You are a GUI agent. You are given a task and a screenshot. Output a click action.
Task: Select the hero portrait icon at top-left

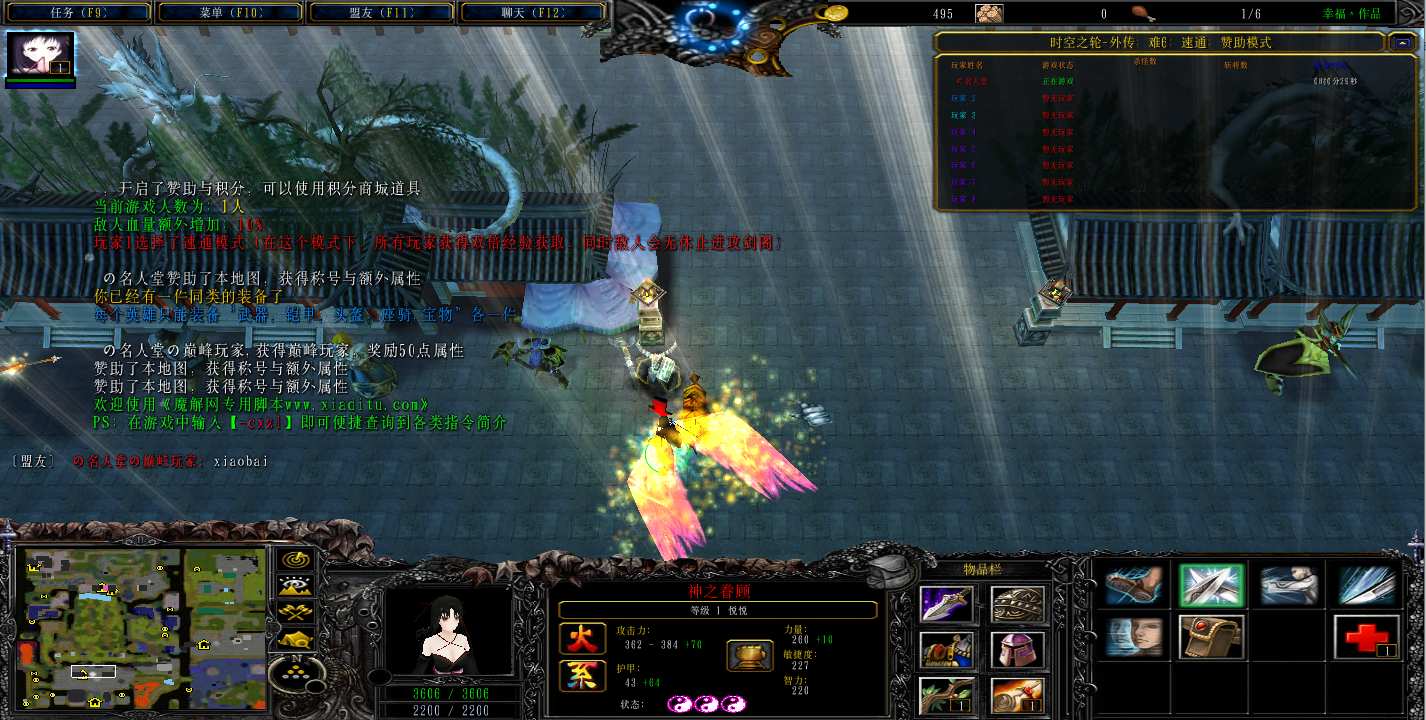tap(41, 55)
